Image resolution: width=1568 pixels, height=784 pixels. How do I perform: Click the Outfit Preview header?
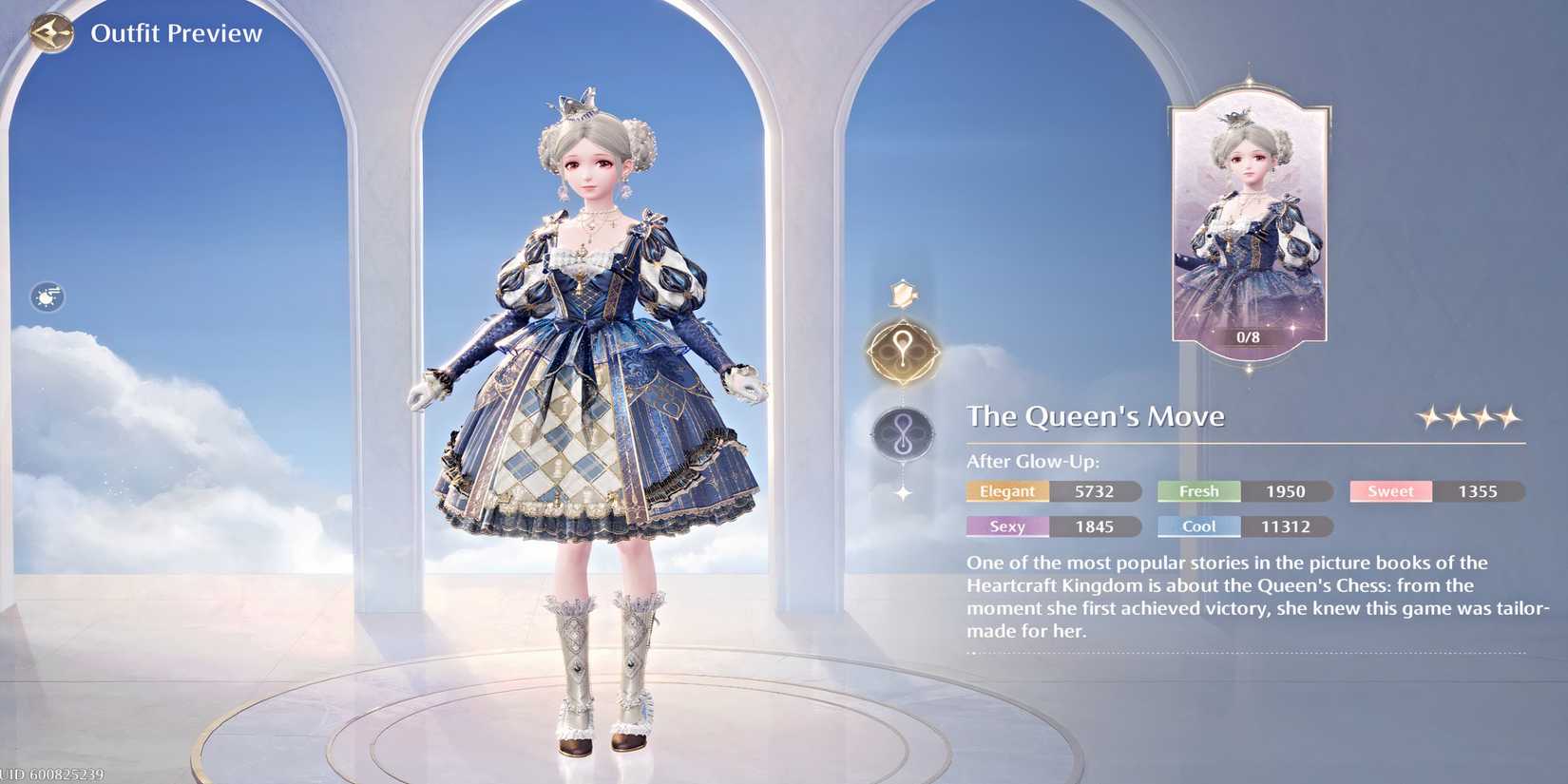177,31
